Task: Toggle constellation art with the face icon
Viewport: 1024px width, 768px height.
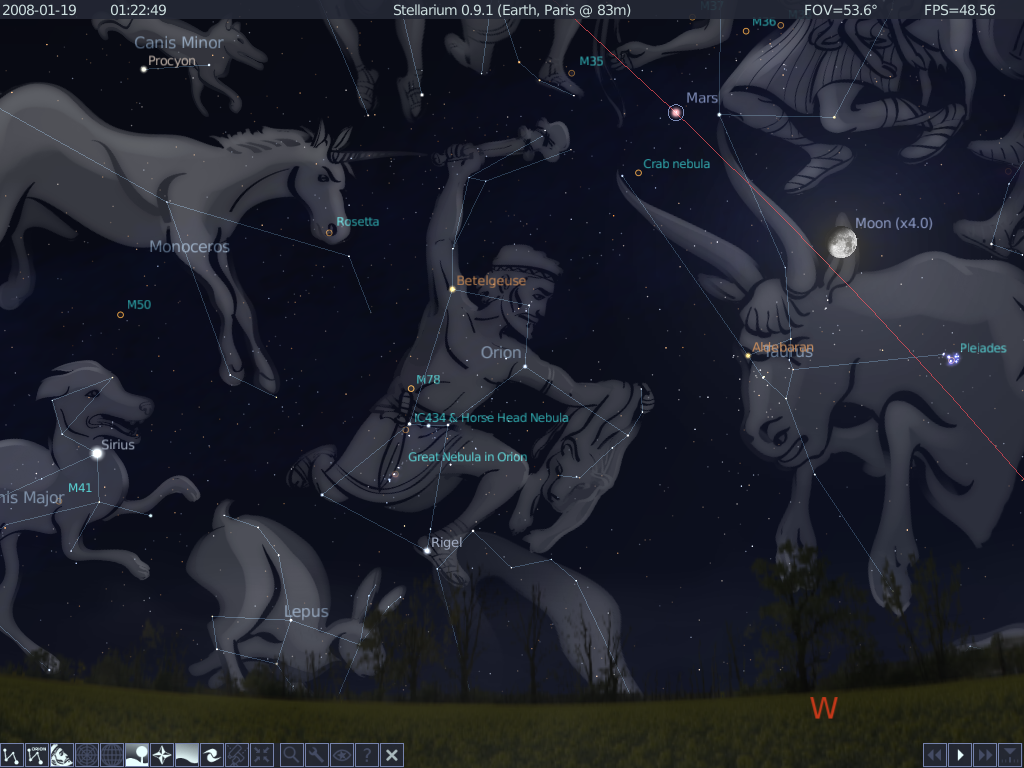Action: click(x=62, y=755)
